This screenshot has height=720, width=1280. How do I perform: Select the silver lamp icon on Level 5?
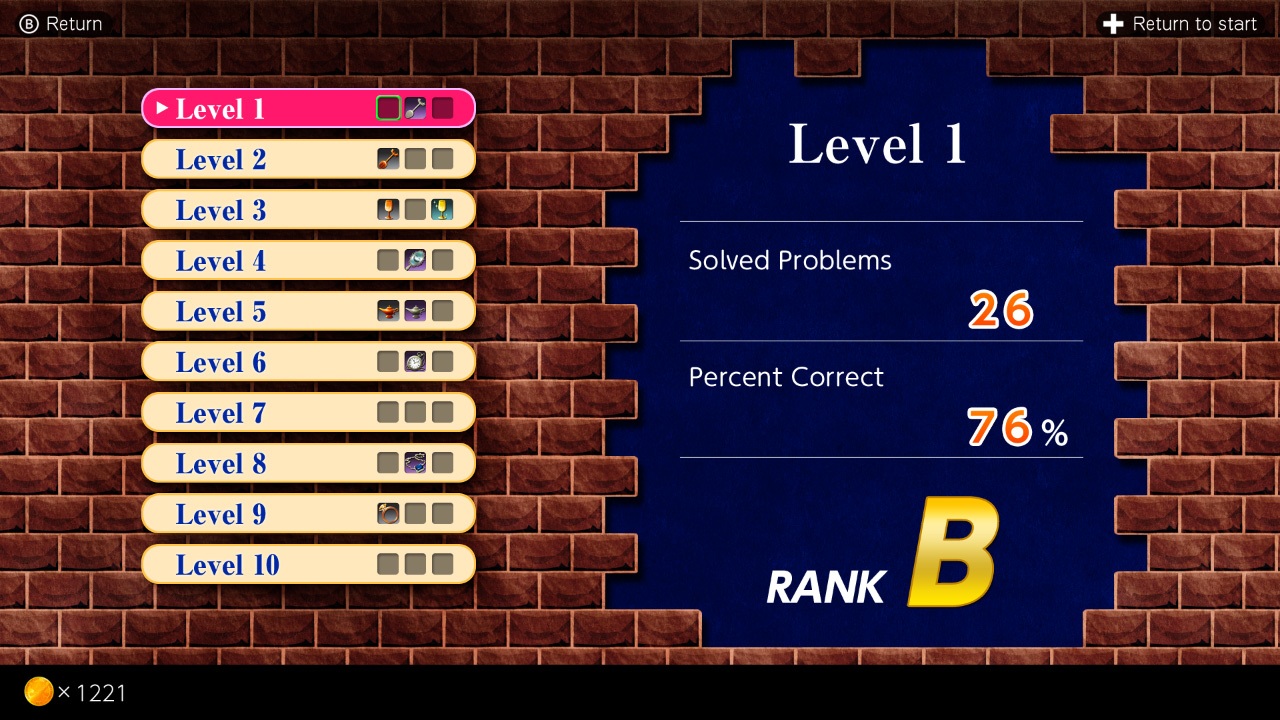coord(415,310)
